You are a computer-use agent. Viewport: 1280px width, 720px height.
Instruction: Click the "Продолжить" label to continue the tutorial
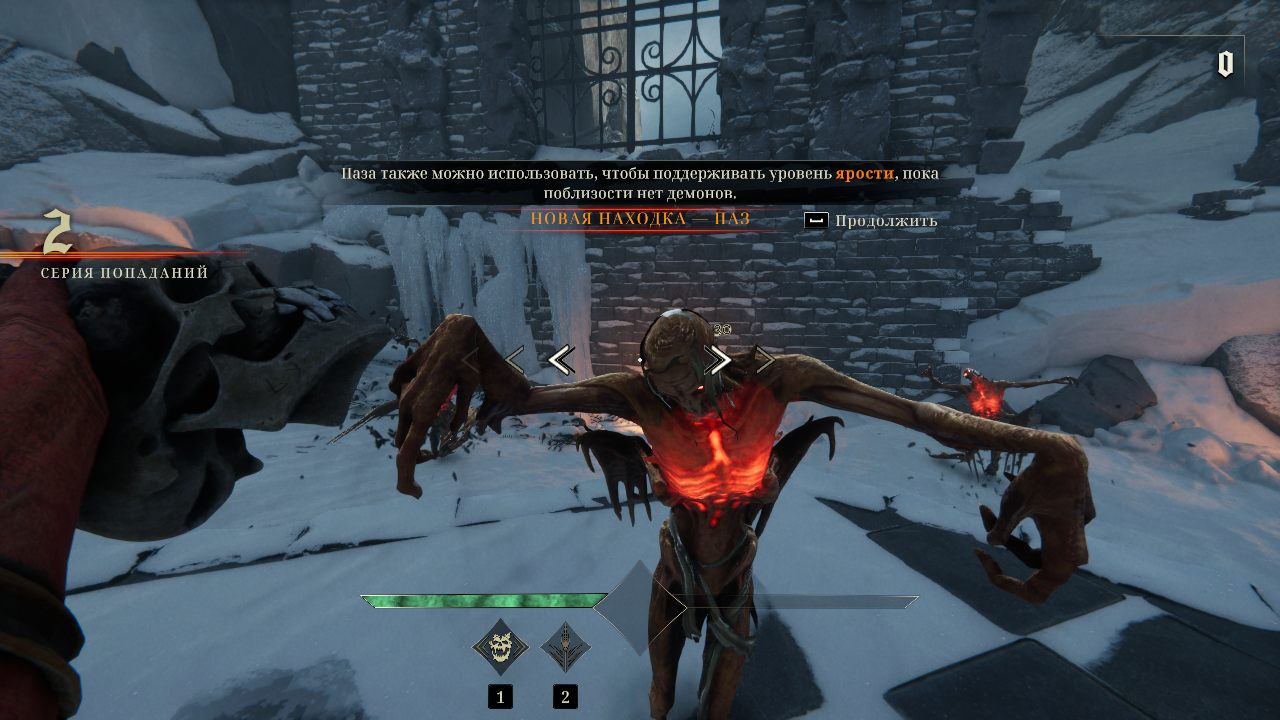pos(886,221)
